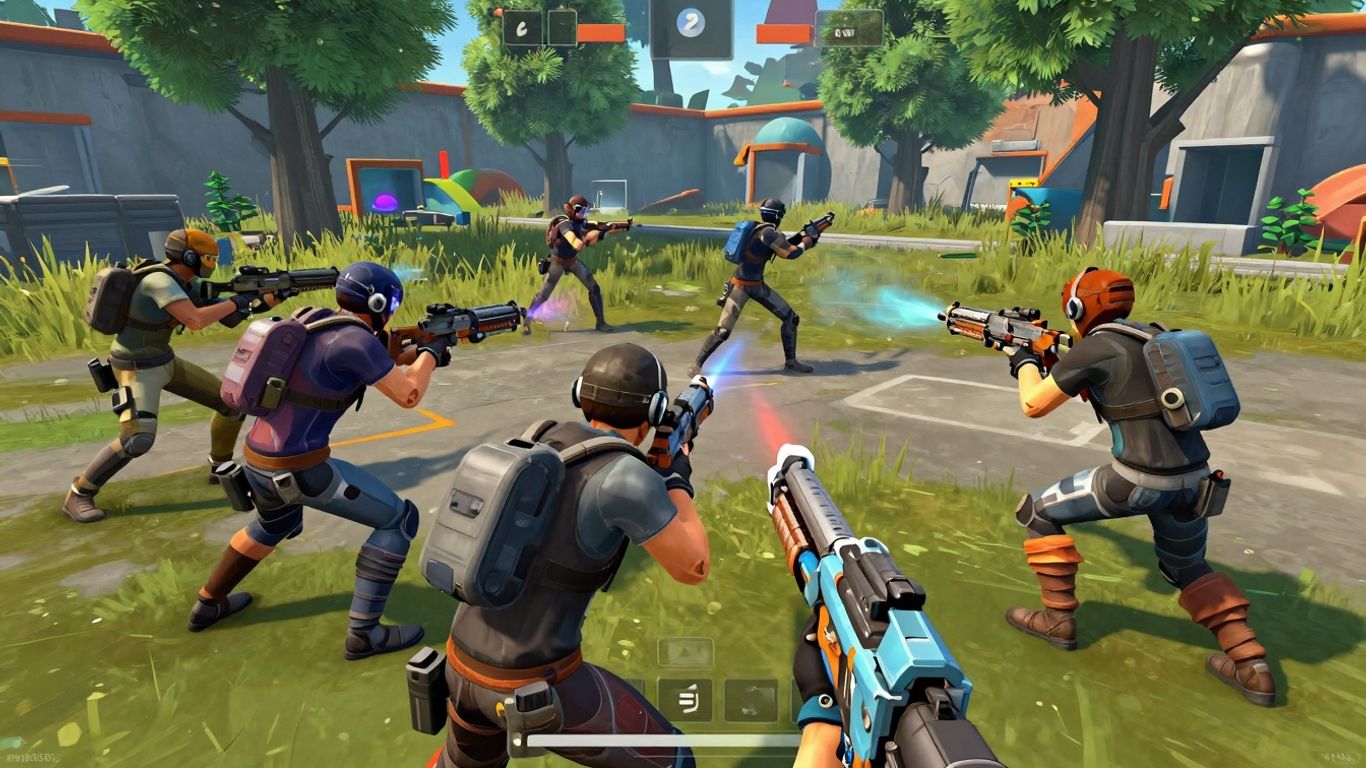Enable the empty slot beside the C icon
This screenshot has height=768, width=1366.
[562, 27]
